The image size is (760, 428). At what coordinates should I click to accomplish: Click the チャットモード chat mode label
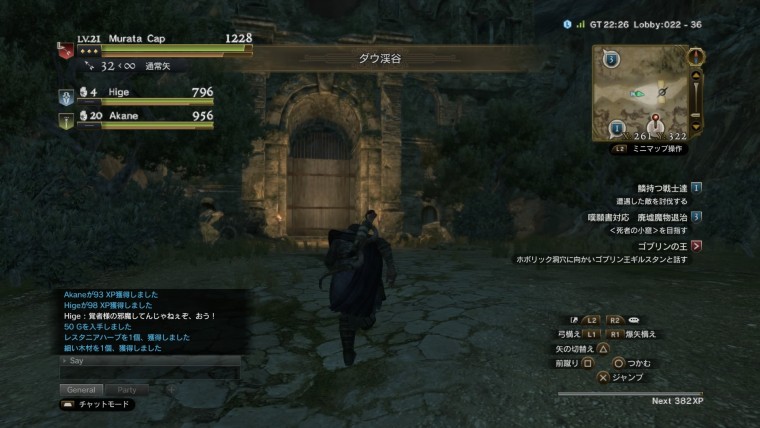coord(103,405)
